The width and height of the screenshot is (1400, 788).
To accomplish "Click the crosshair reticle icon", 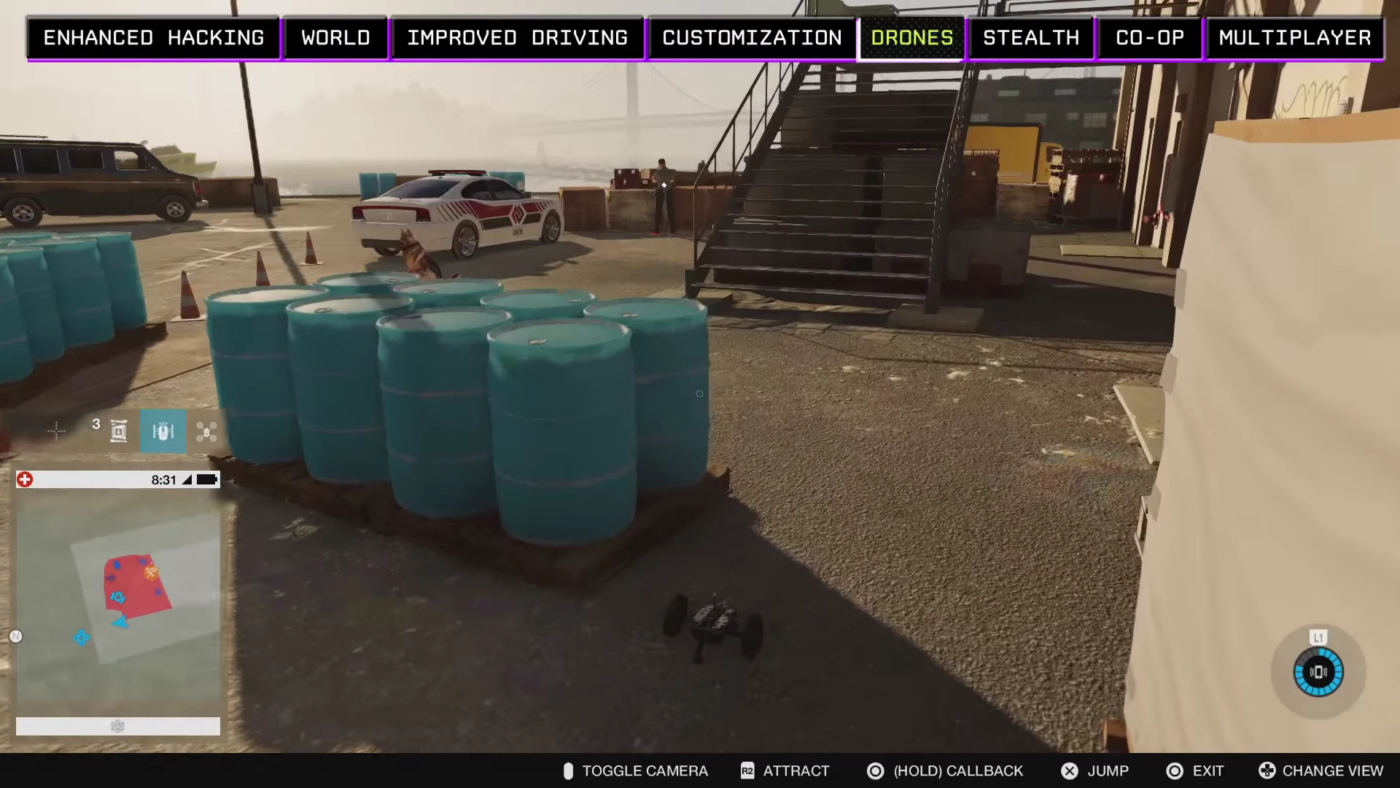I will click(57, 431).
